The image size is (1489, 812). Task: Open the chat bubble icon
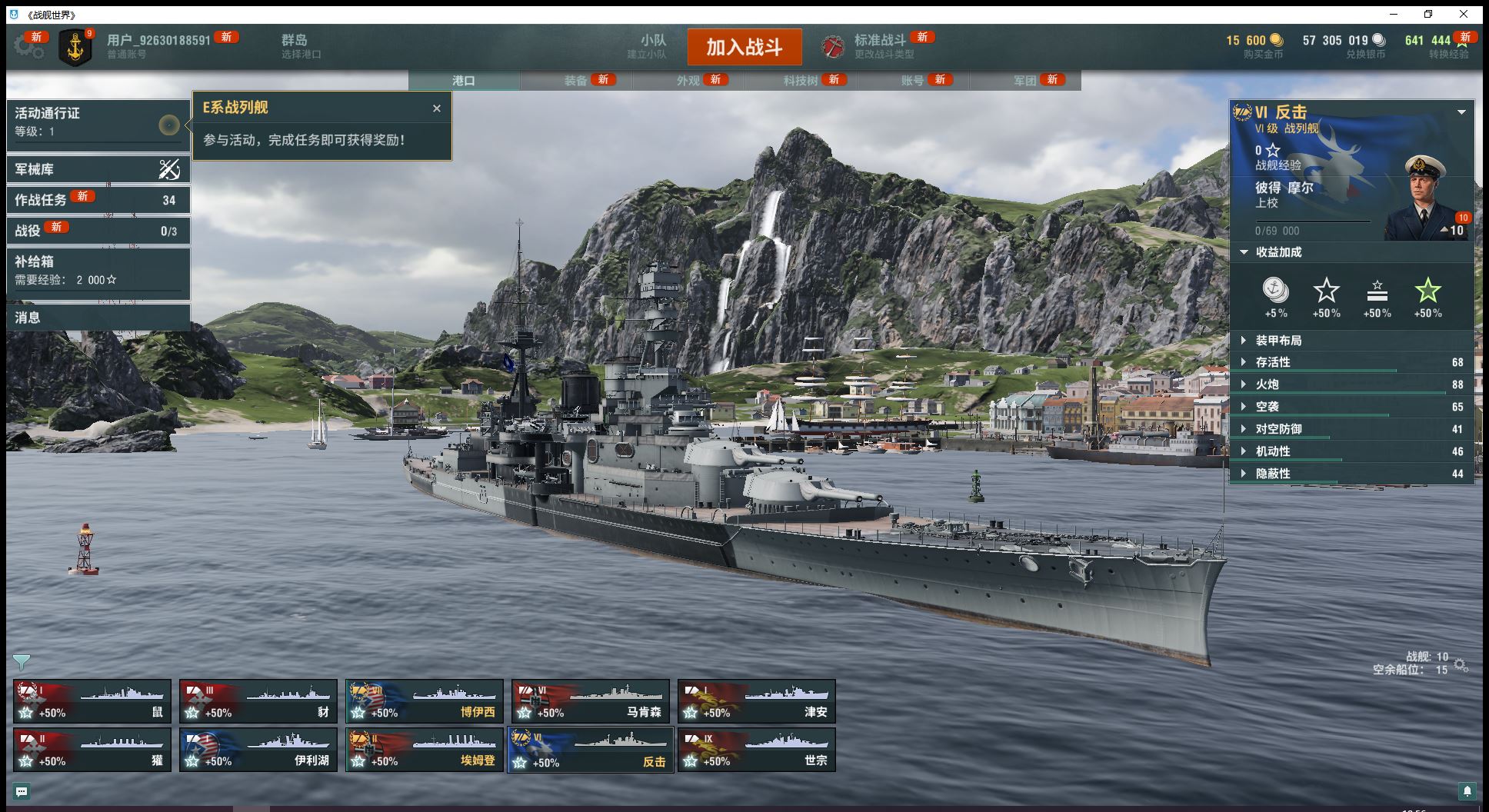pyautogui.click(x=22, y=791)
